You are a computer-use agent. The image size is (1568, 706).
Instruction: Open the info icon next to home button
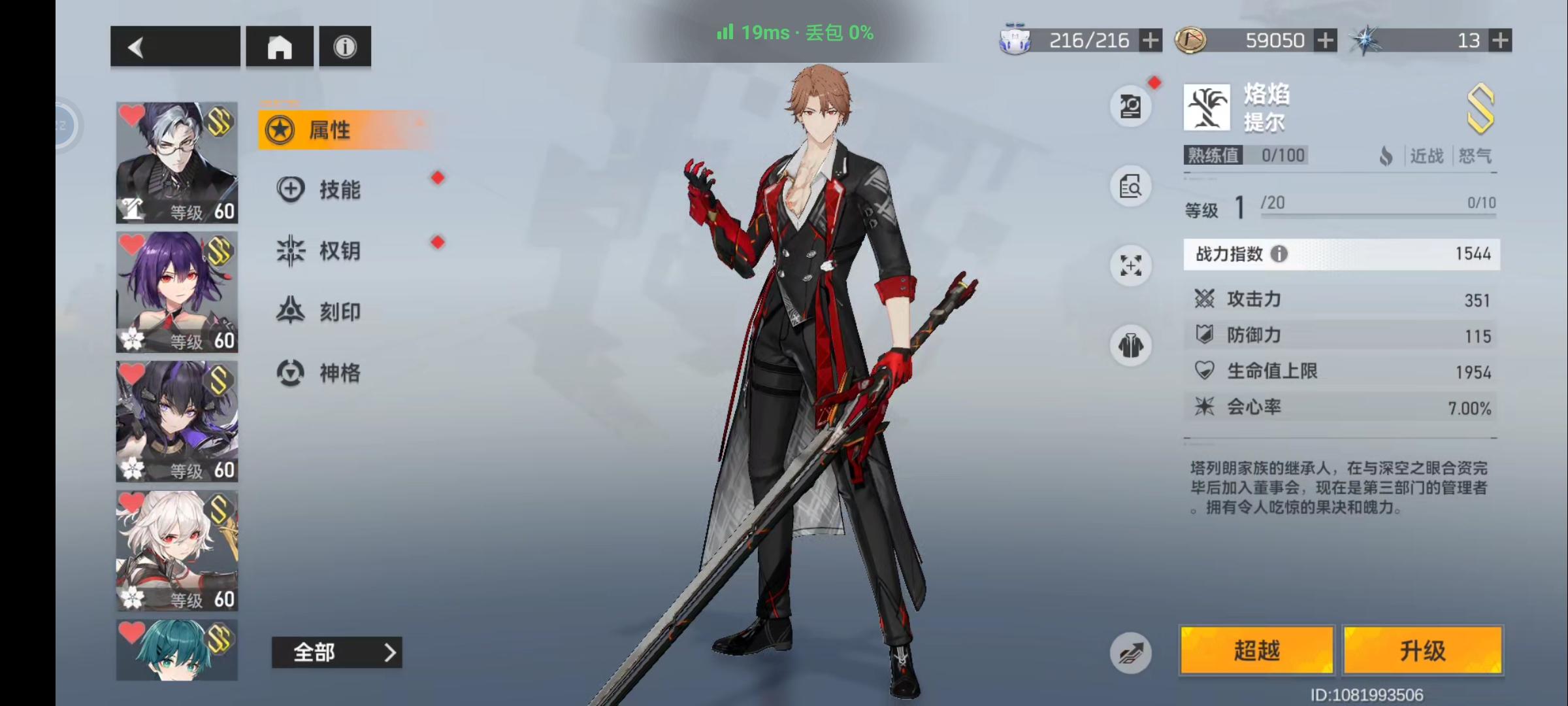point(344,46)
